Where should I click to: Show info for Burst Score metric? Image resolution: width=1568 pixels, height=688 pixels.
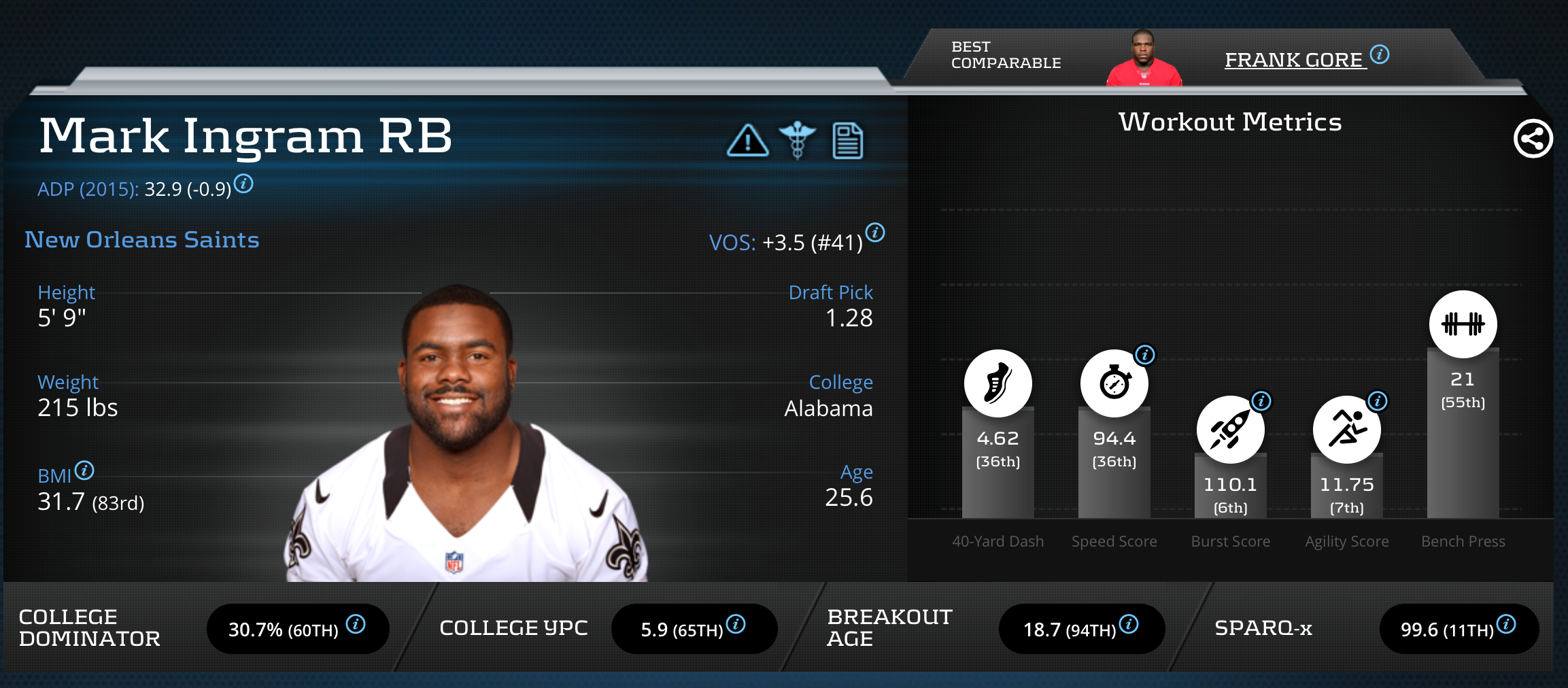pyautogui.click(x=1261, y=400)
